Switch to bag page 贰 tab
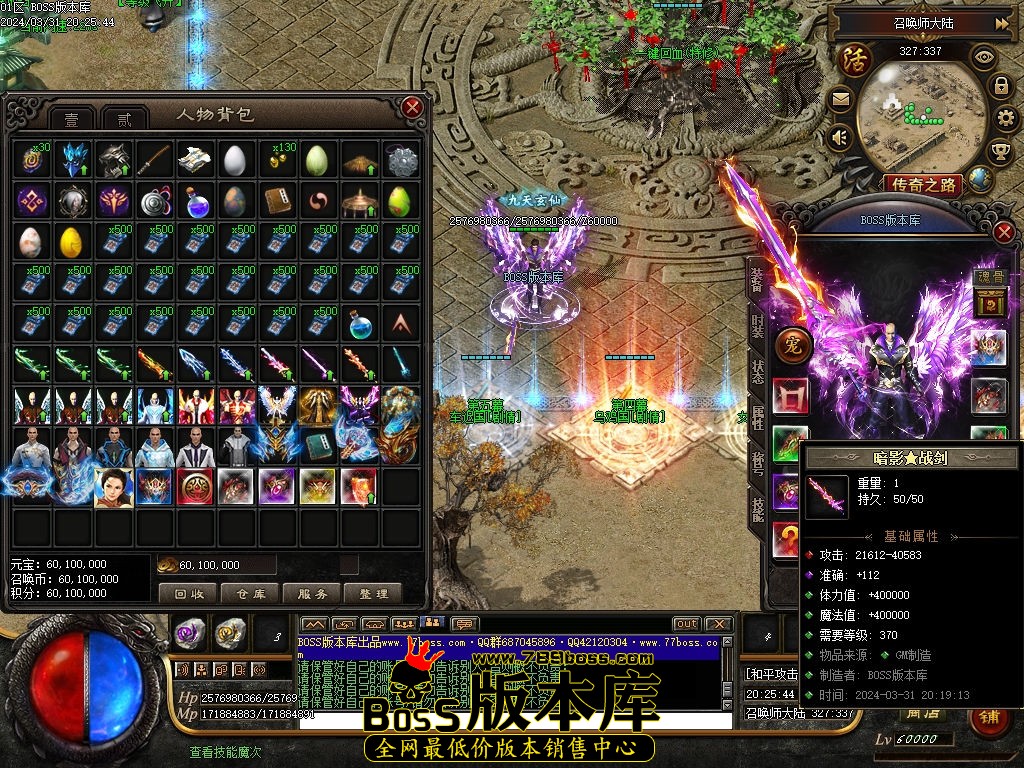Viewport: 1024px width, 768px height. 123,118
